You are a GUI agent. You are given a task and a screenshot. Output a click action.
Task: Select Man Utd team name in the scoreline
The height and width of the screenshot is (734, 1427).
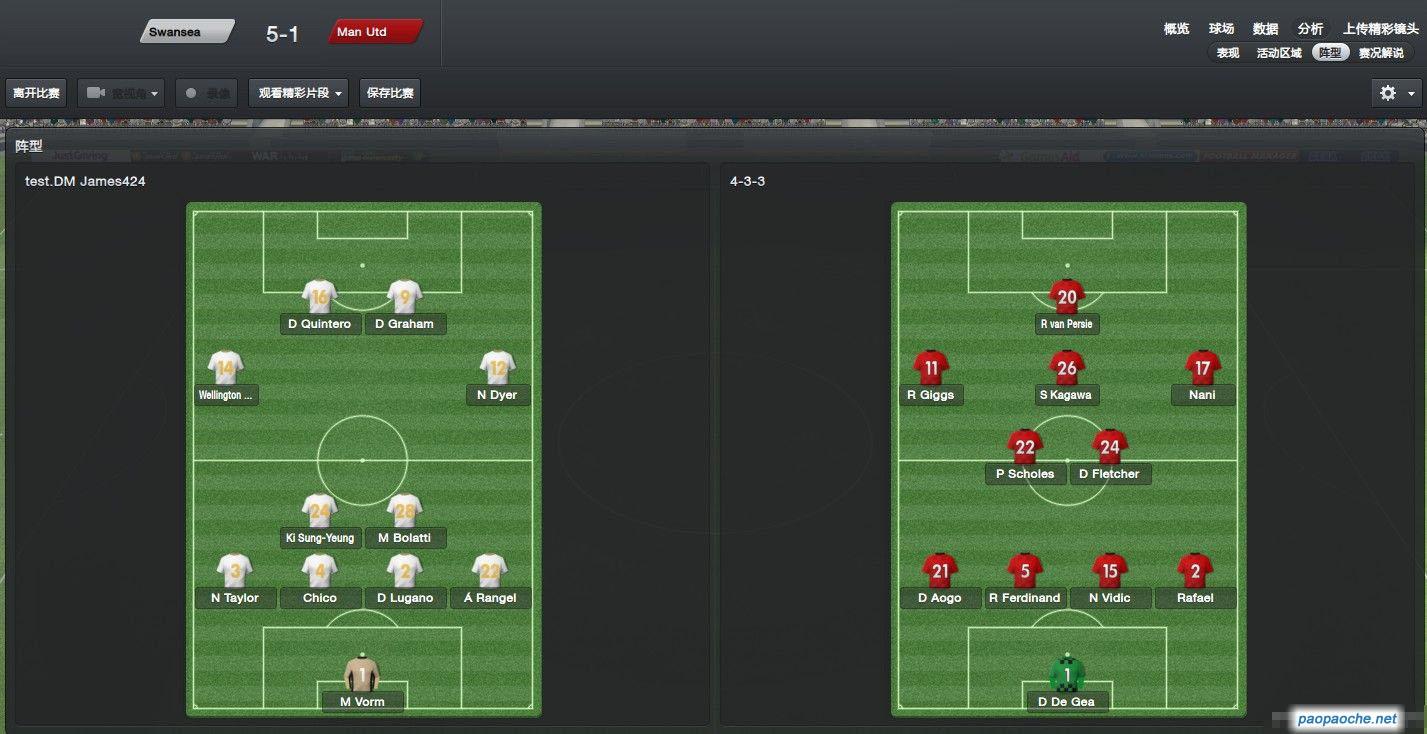tap(373, 32)
